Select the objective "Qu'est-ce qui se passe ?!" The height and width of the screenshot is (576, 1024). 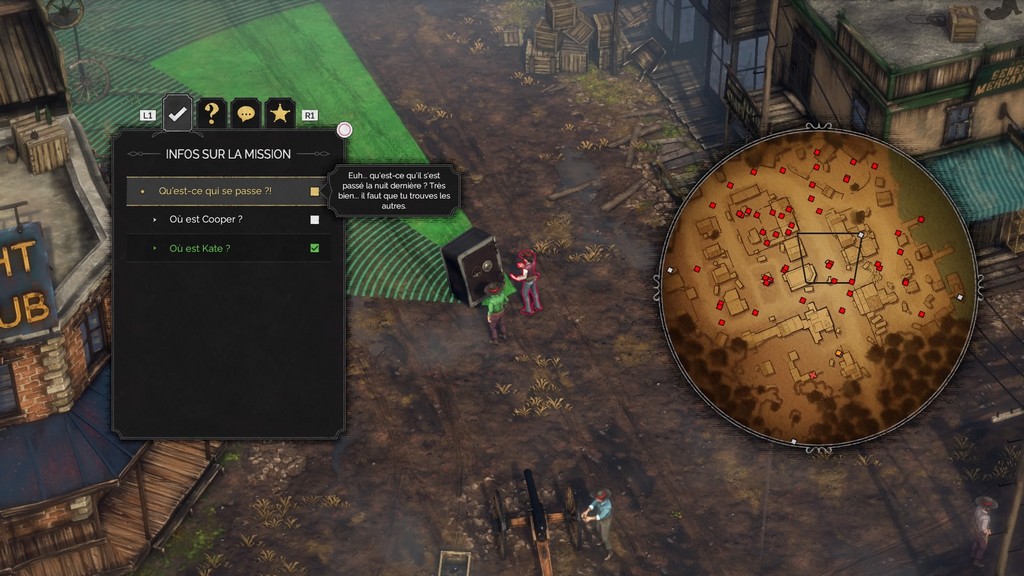(x=215, y=191)
